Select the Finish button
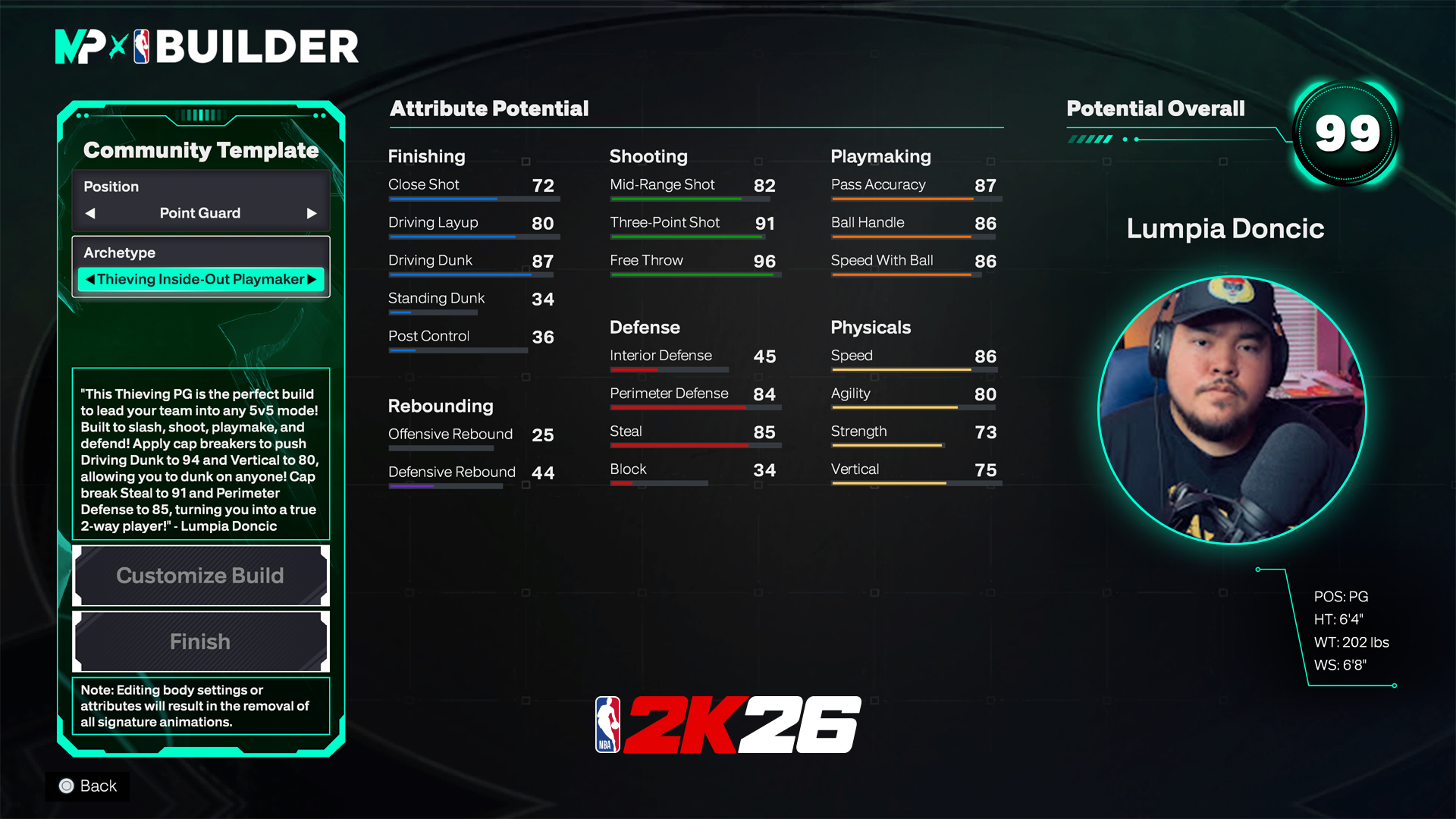This screenshot has width=1456, height=819. (200, 642)
